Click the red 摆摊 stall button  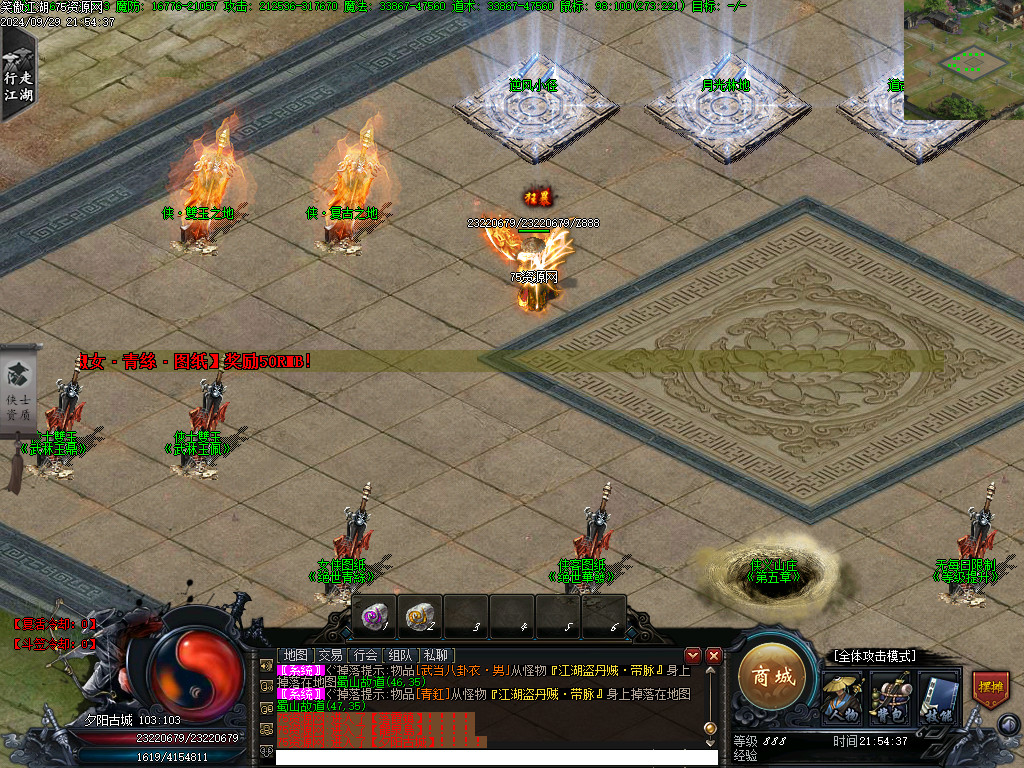click(x=989, y=689)
